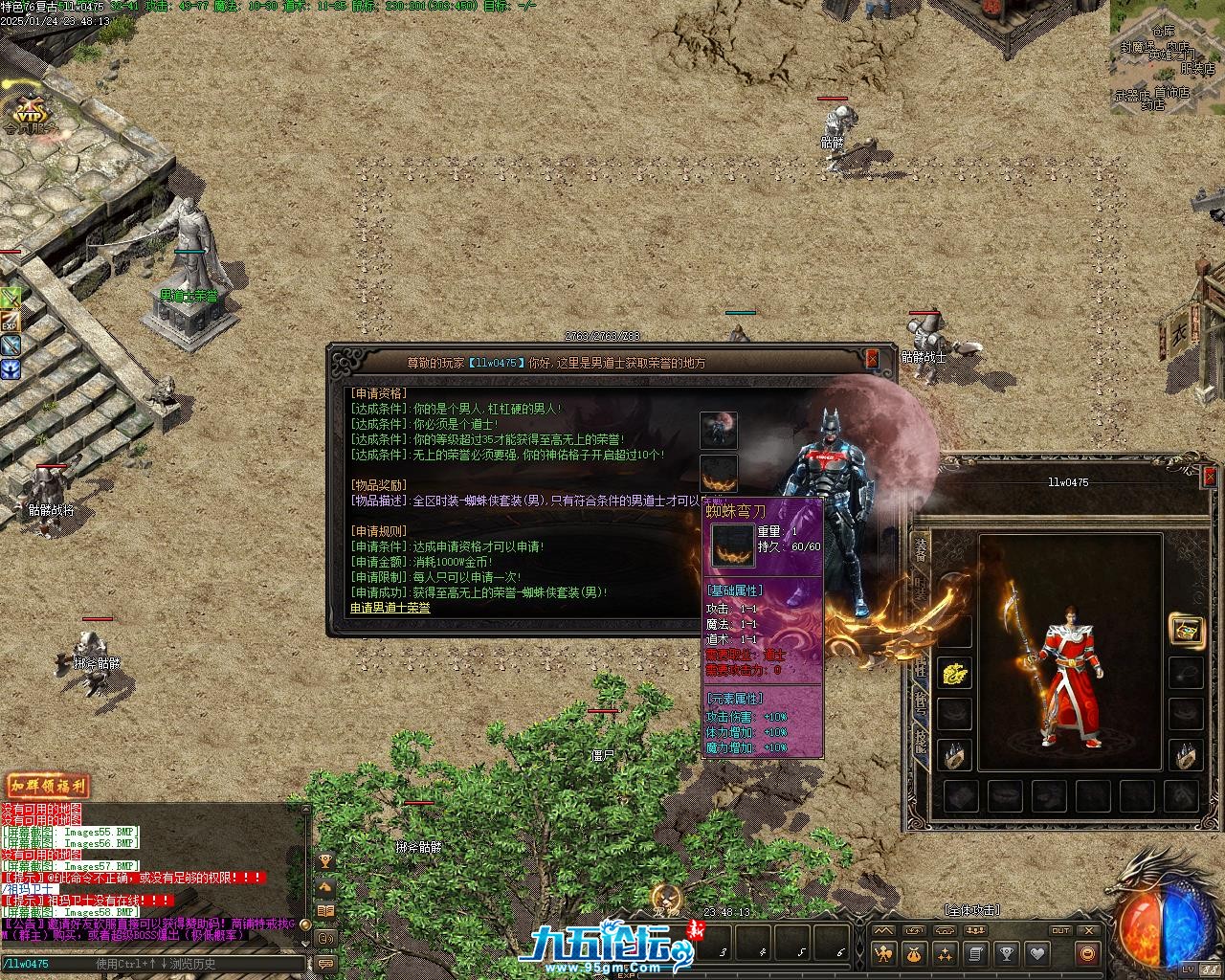This screenshot has height=980, width=1225.
Task: Close the male Taoist honor dialog
Action: click(872, 359)
